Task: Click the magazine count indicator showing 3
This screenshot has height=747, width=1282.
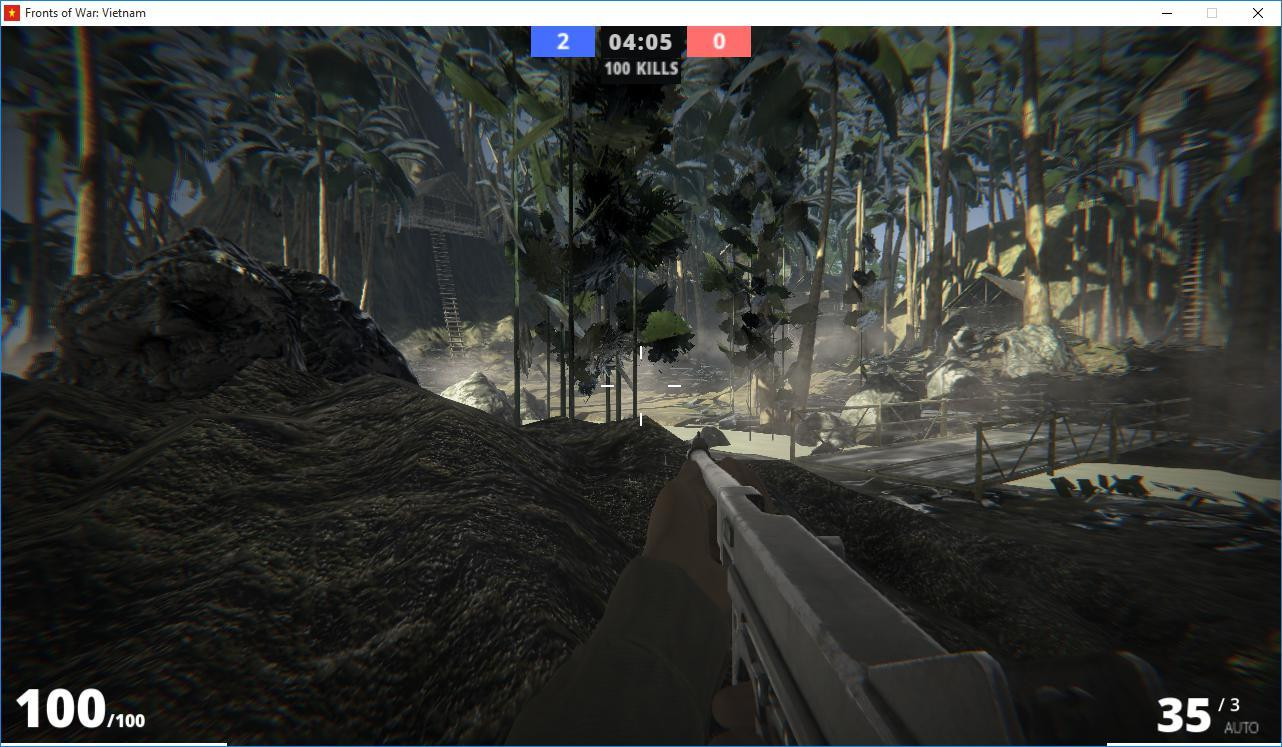Action: click(x=1228, y=703)
